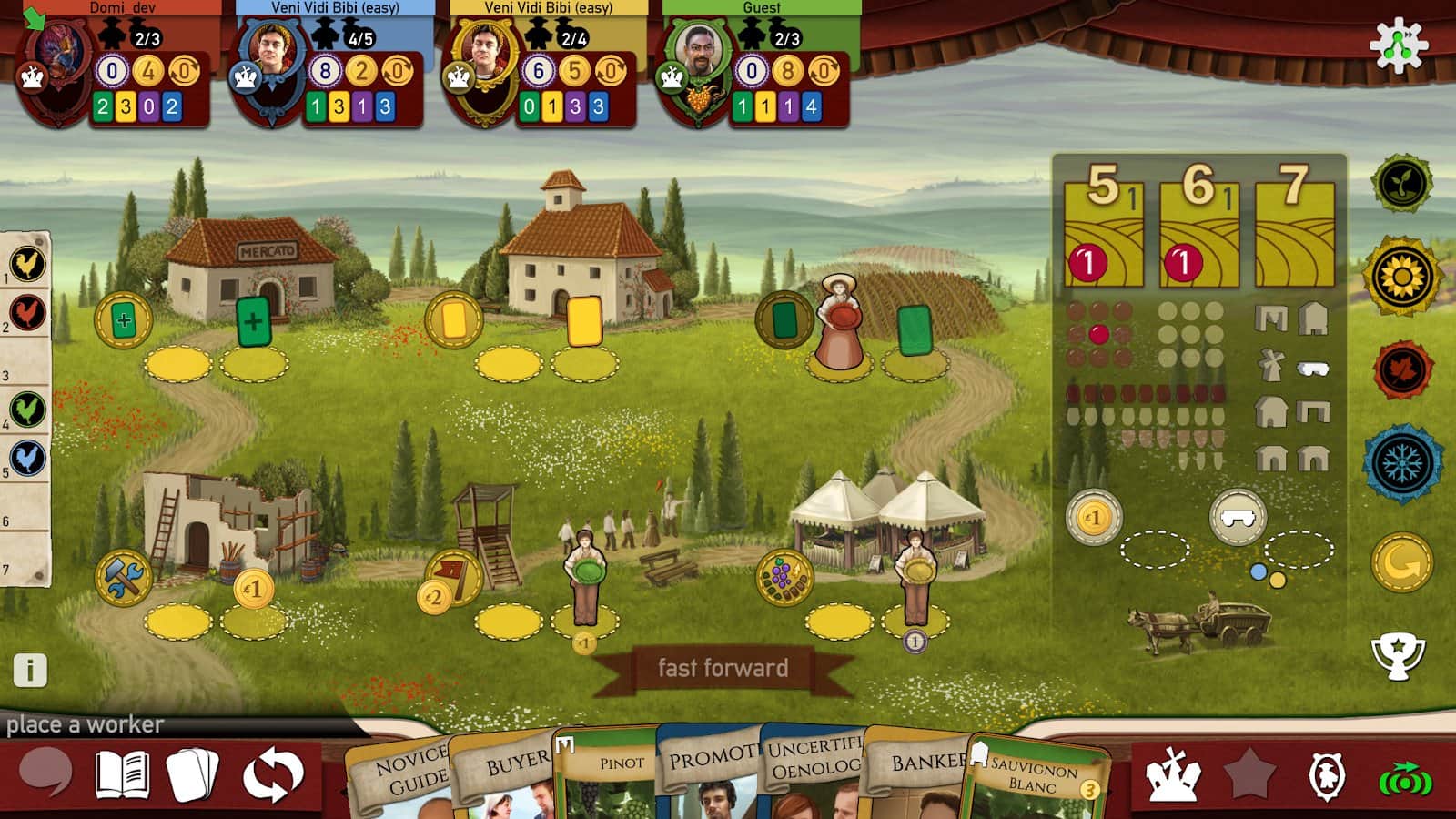Select the winter snowflake season icon
The width and height of the screenshot is (1456, 819).
pyautogui.click(x=1402, y=464)
